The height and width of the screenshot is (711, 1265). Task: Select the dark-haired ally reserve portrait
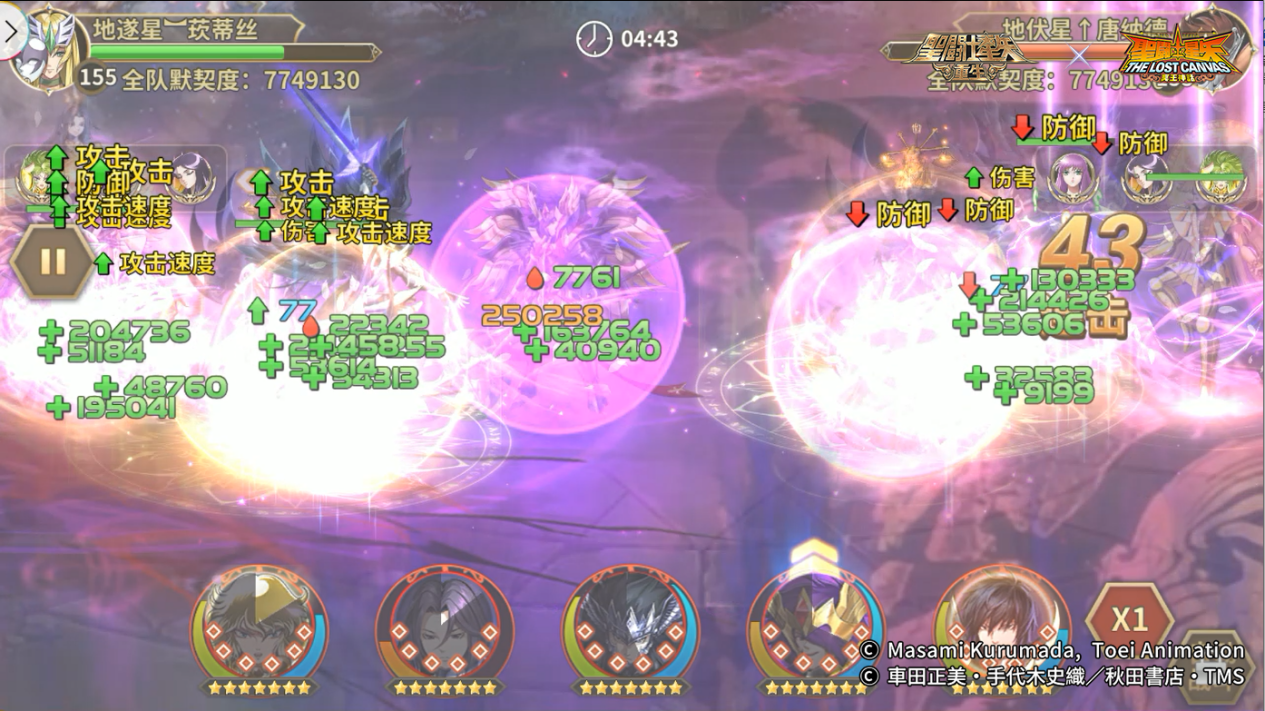pos(191,177)
